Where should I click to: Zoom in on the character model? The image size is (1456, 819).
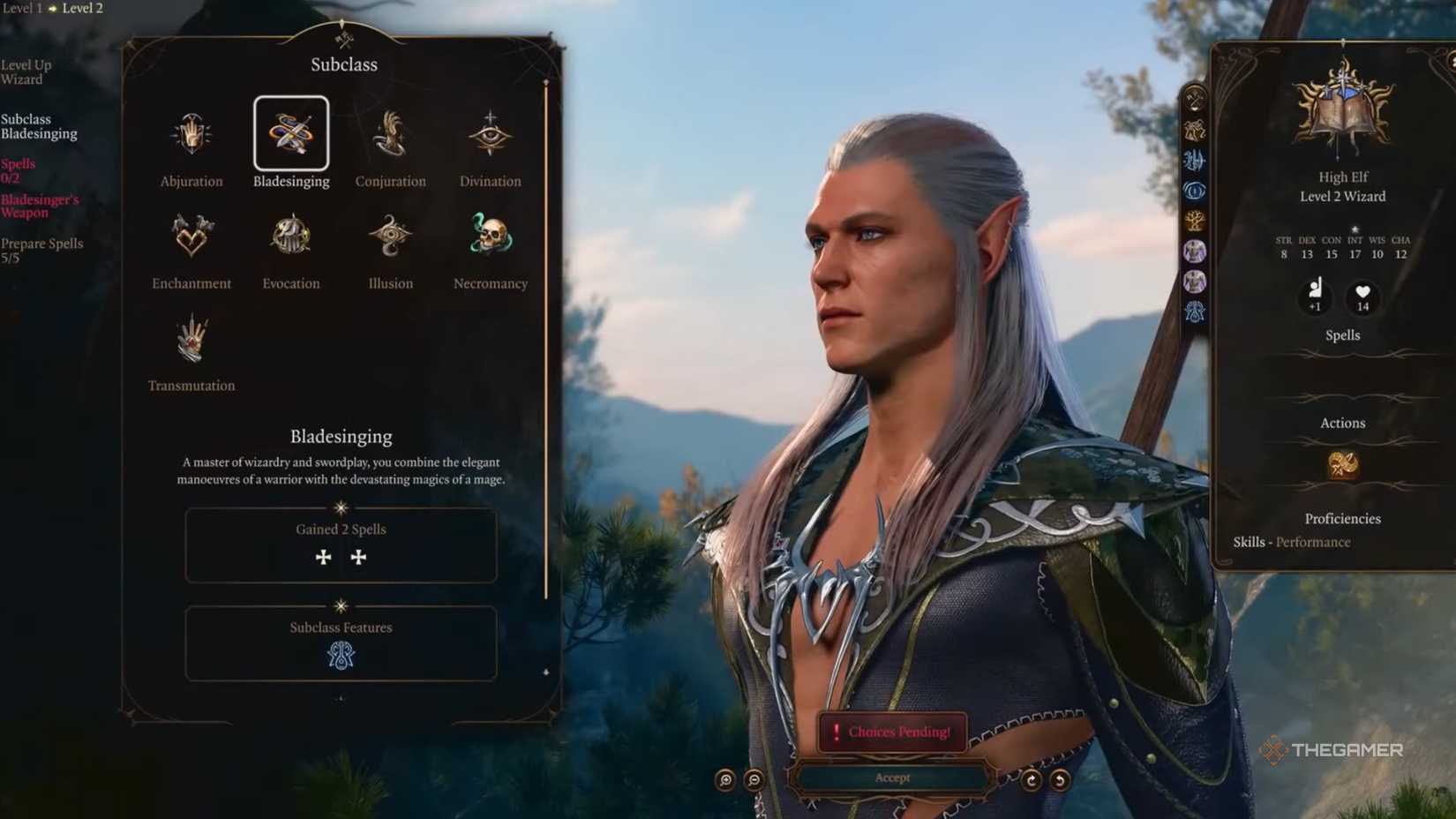tap(724, 780)
